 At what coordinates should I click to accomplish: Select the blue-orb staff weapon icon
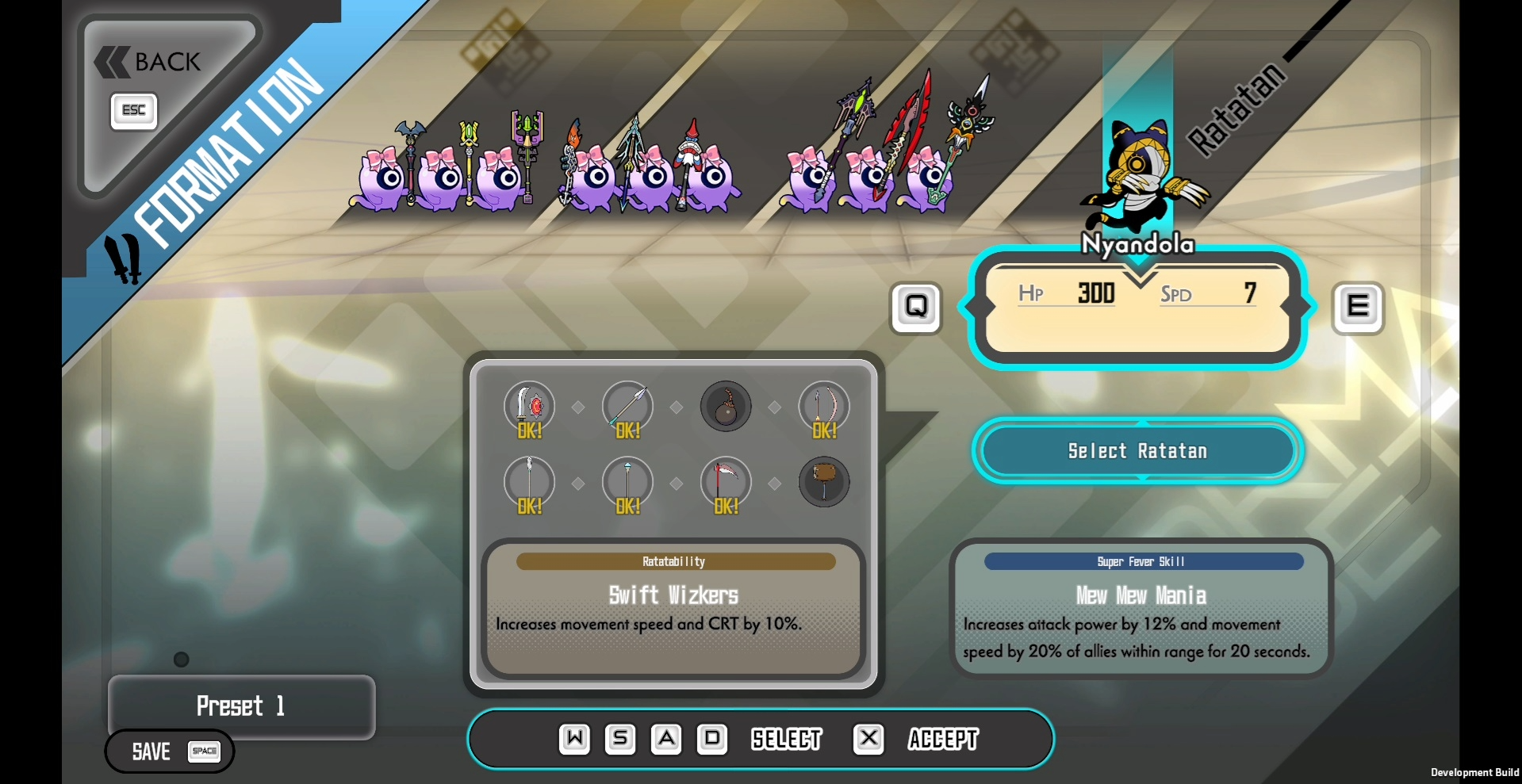click(627, 482)
